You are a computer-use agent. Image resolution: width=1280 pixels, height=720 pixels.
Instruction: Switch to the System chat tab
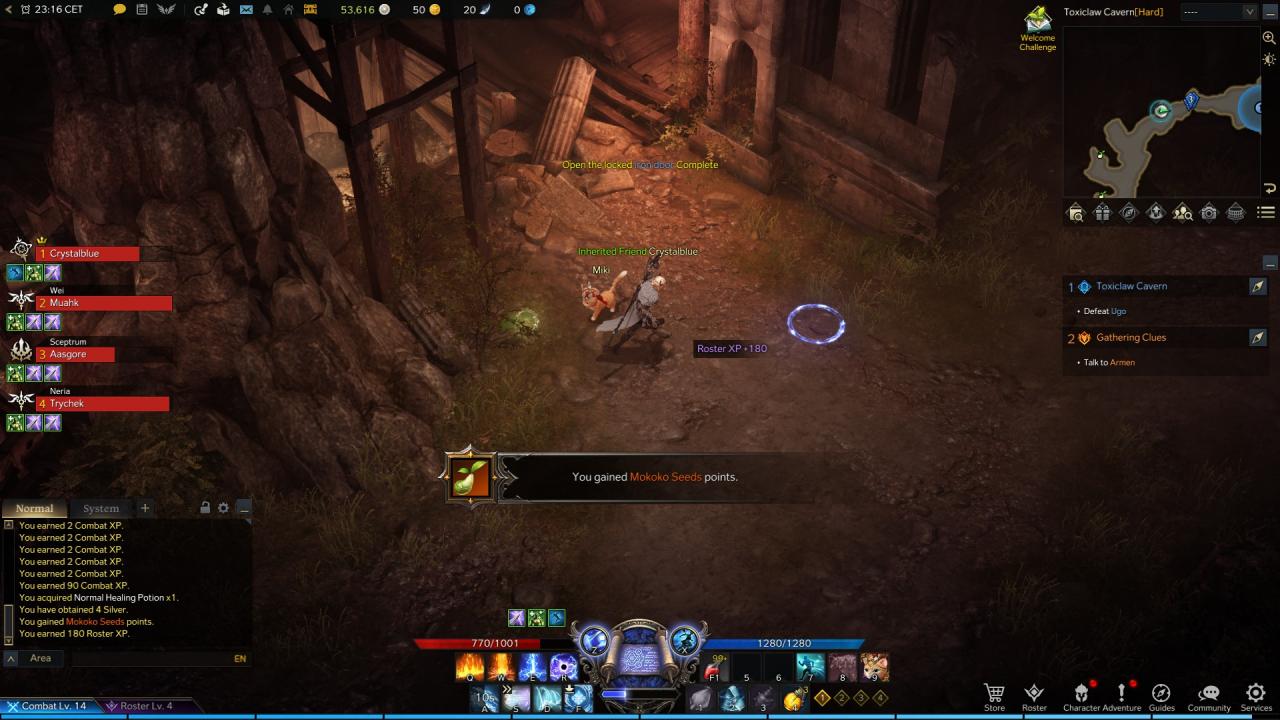point(100,509)
